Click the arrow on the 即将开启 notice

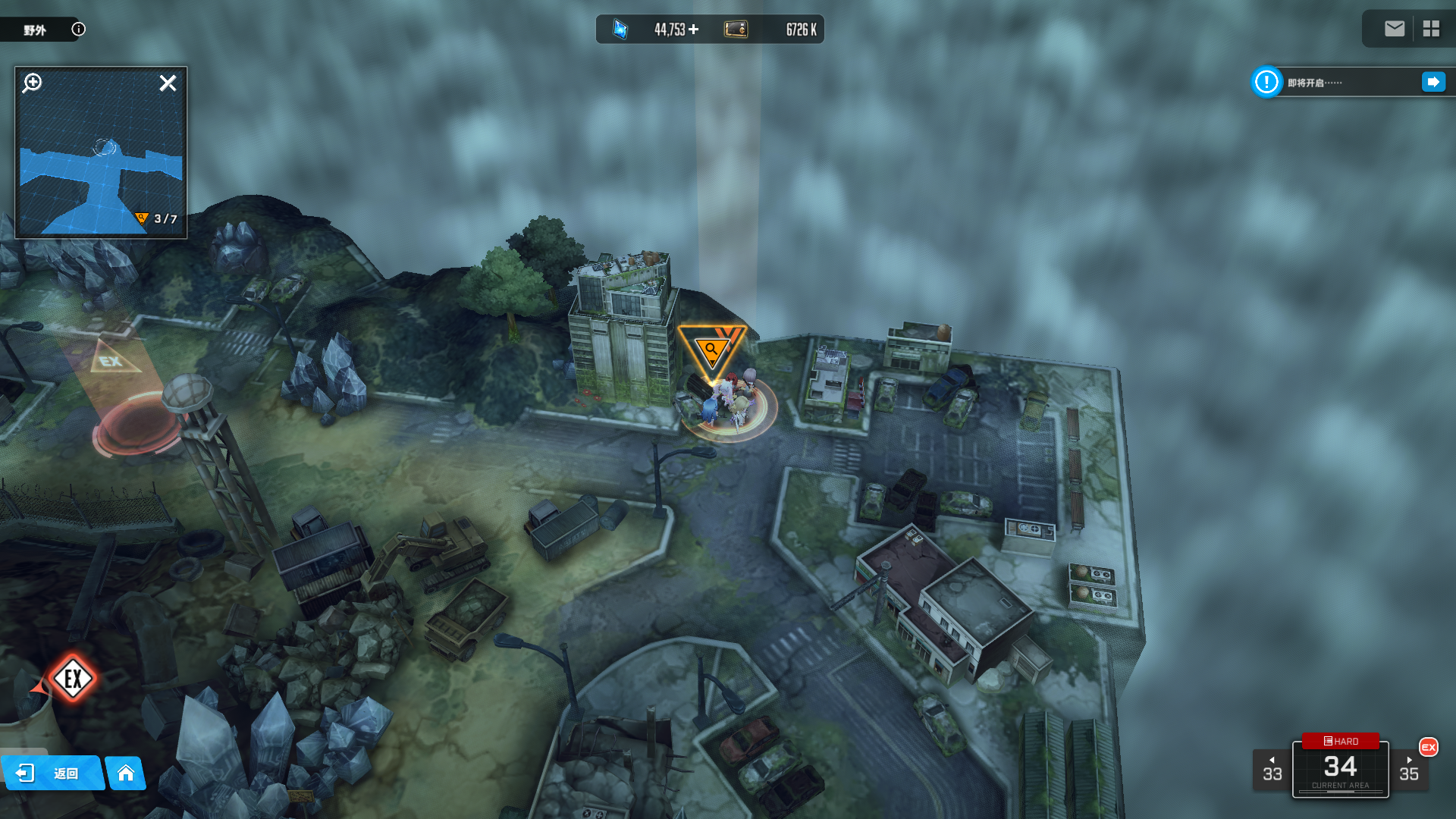click(1432, 82)
